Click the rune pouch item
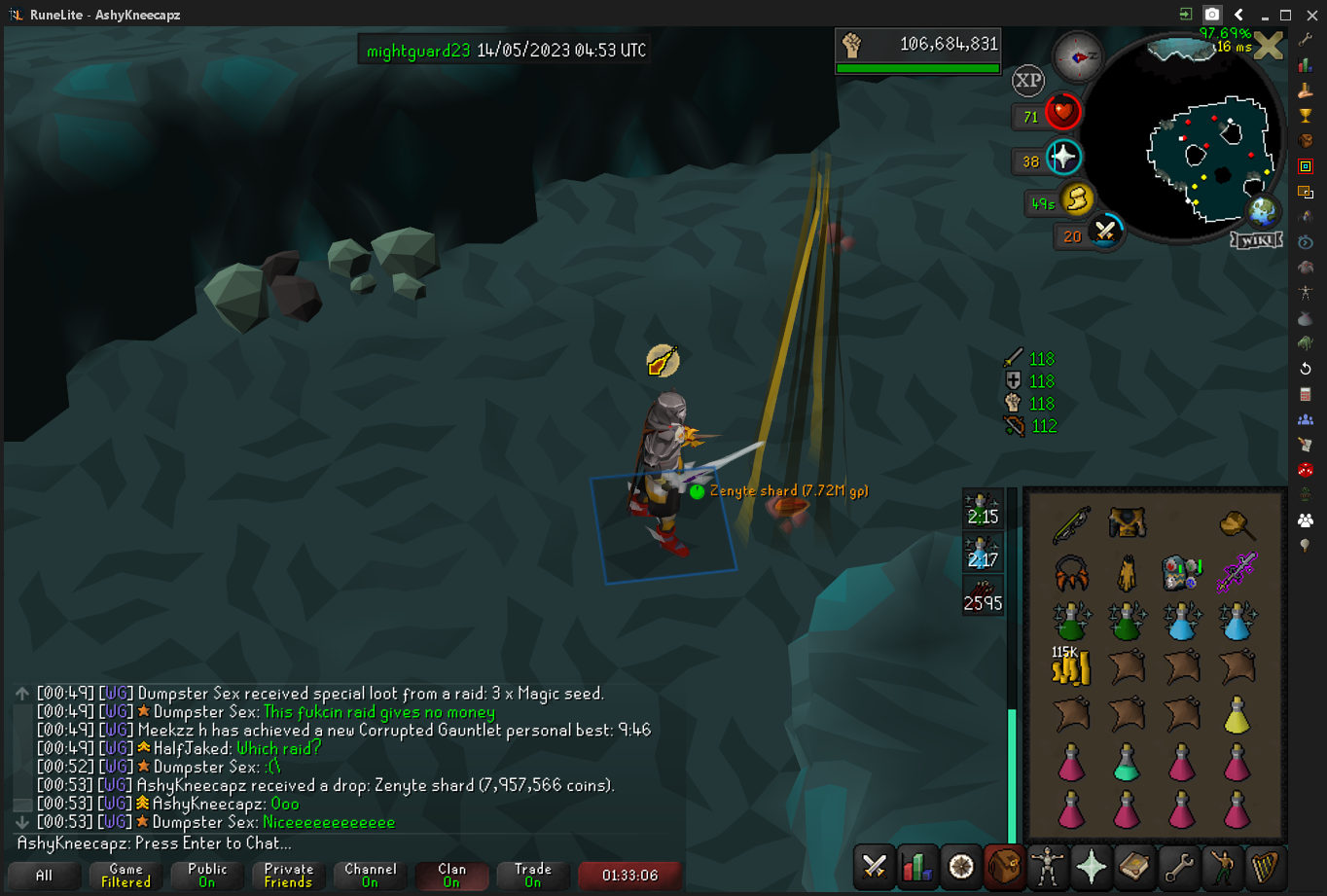 pyautogui.click(x=1181, y=572)
